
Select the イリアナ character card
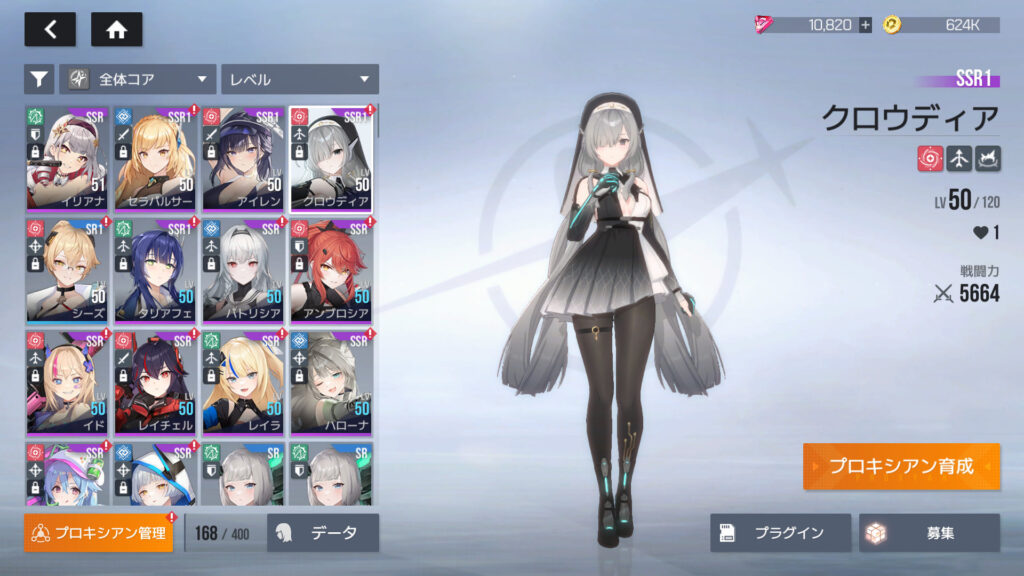click(67, 157)
